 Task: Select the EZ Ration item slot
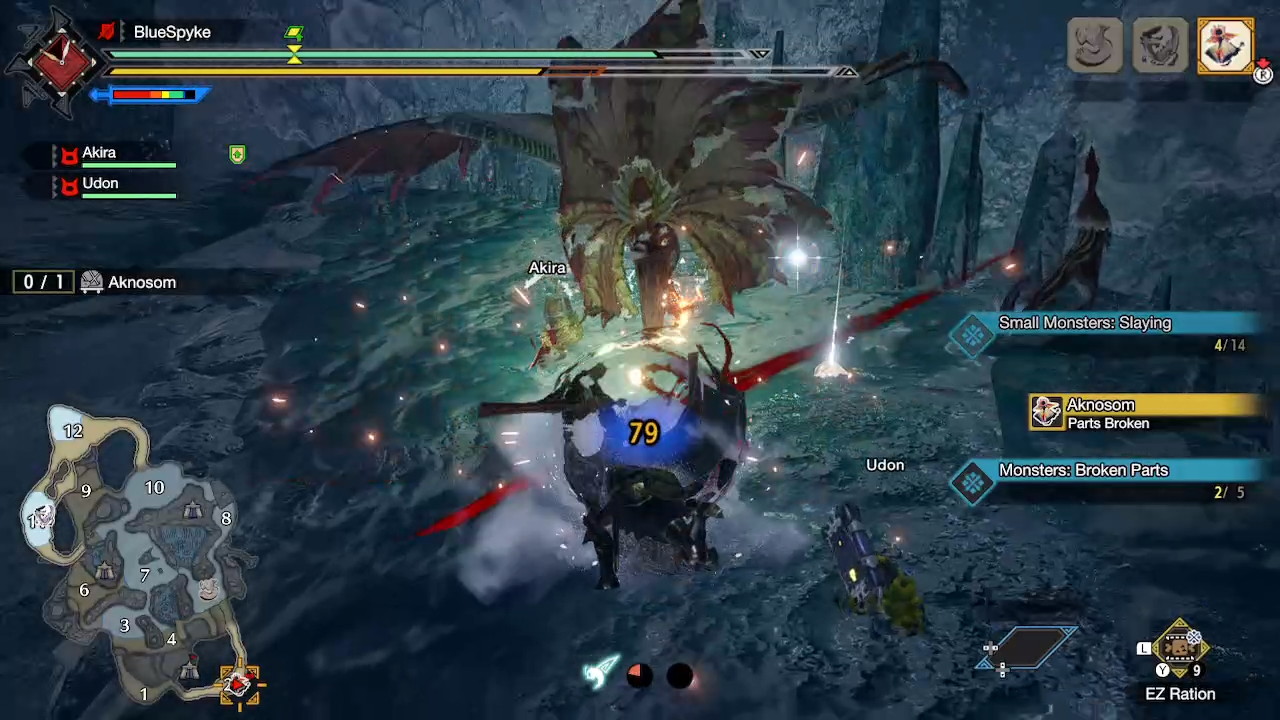point(1180,650)
